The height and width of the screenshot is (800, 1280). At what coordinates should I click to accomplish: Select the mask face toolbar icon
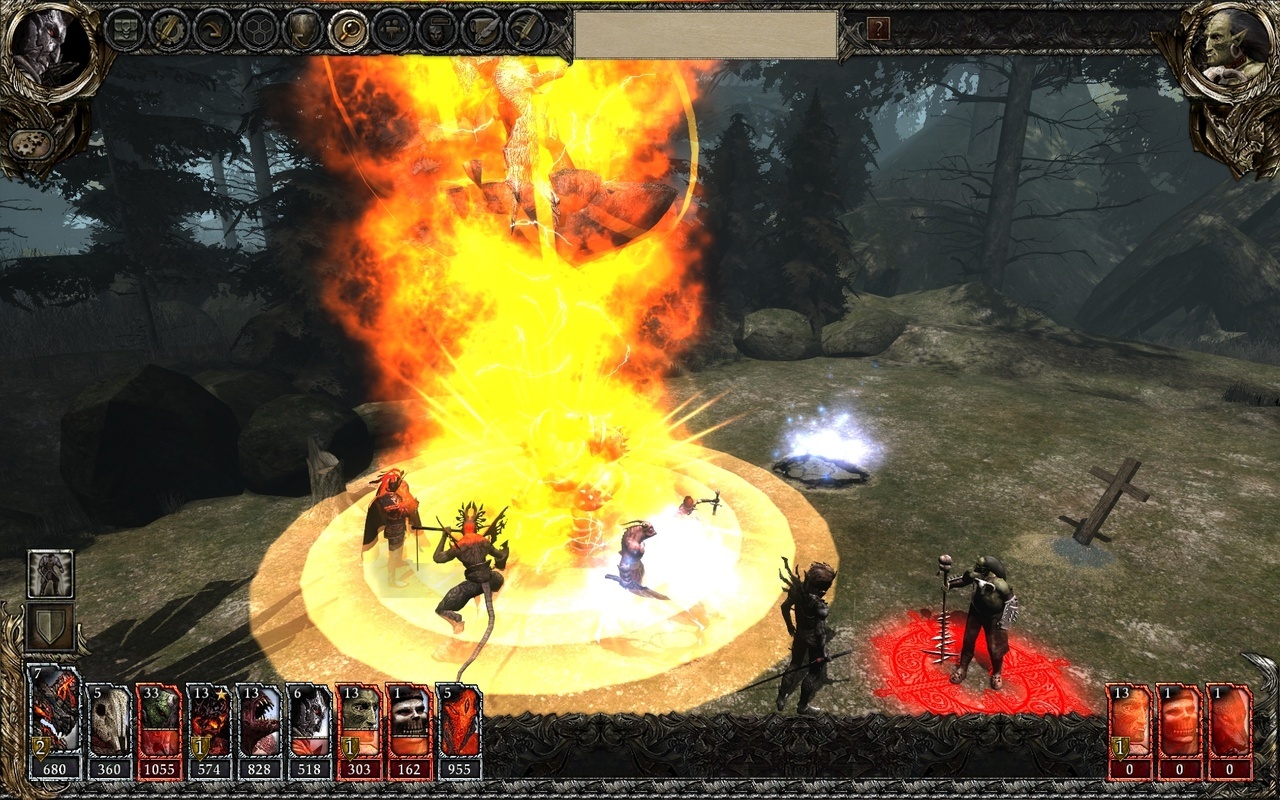pos(436,29)
